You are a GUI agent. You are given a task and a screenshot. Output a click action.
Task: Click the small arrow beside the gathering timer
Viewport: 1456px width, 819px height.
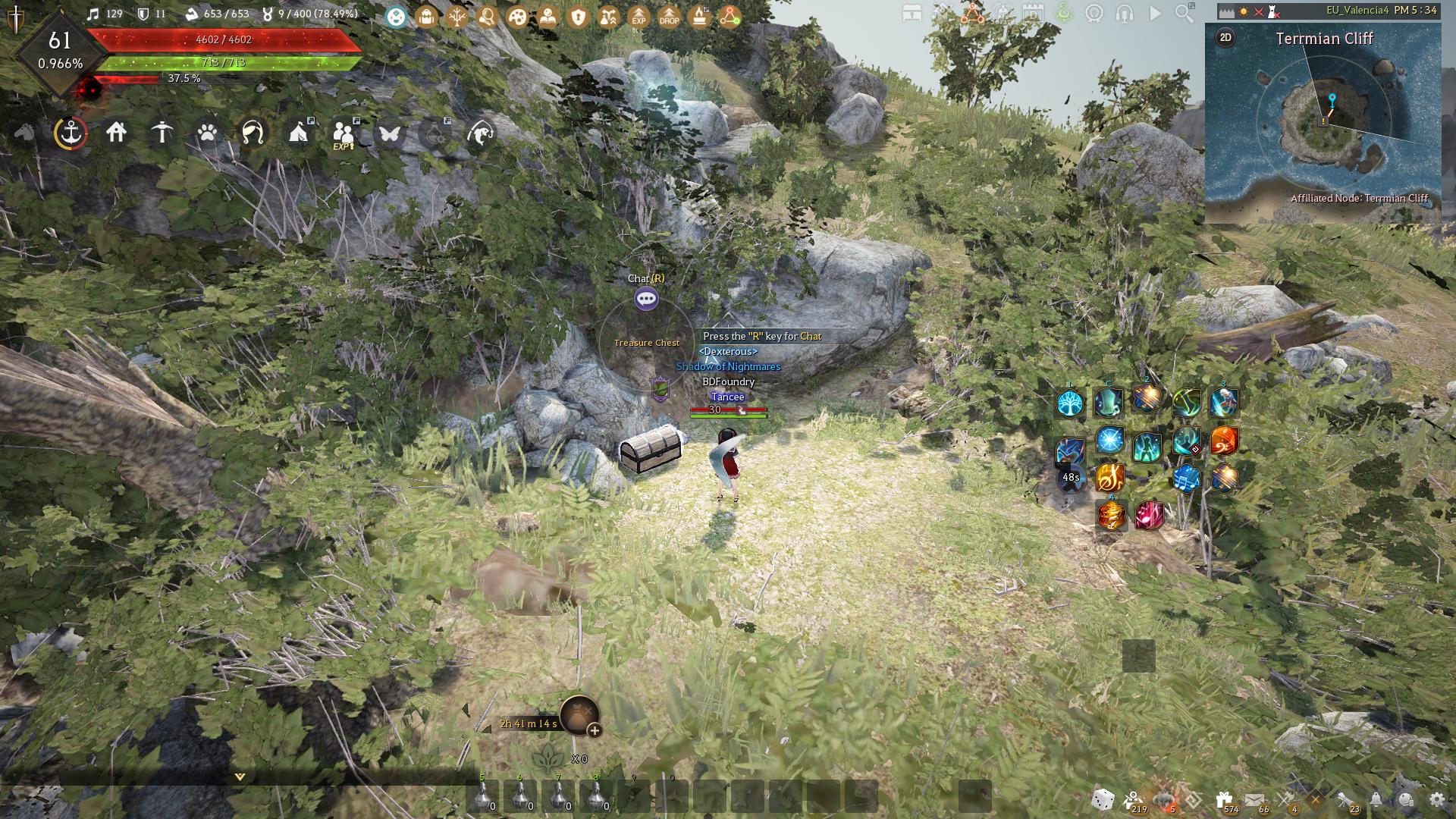coord(486,730)
